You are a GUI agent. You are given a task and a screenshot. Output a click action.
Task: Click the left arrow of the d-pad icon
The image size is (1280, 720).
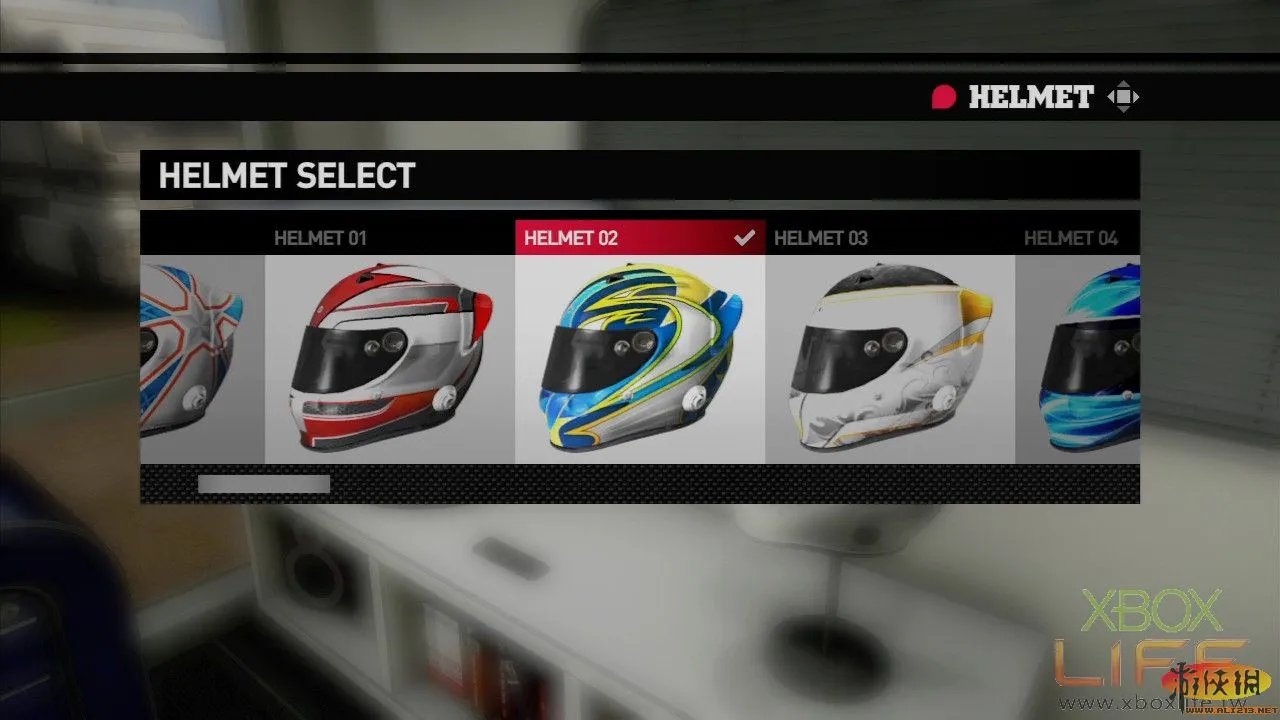(x=1112, y=96)
